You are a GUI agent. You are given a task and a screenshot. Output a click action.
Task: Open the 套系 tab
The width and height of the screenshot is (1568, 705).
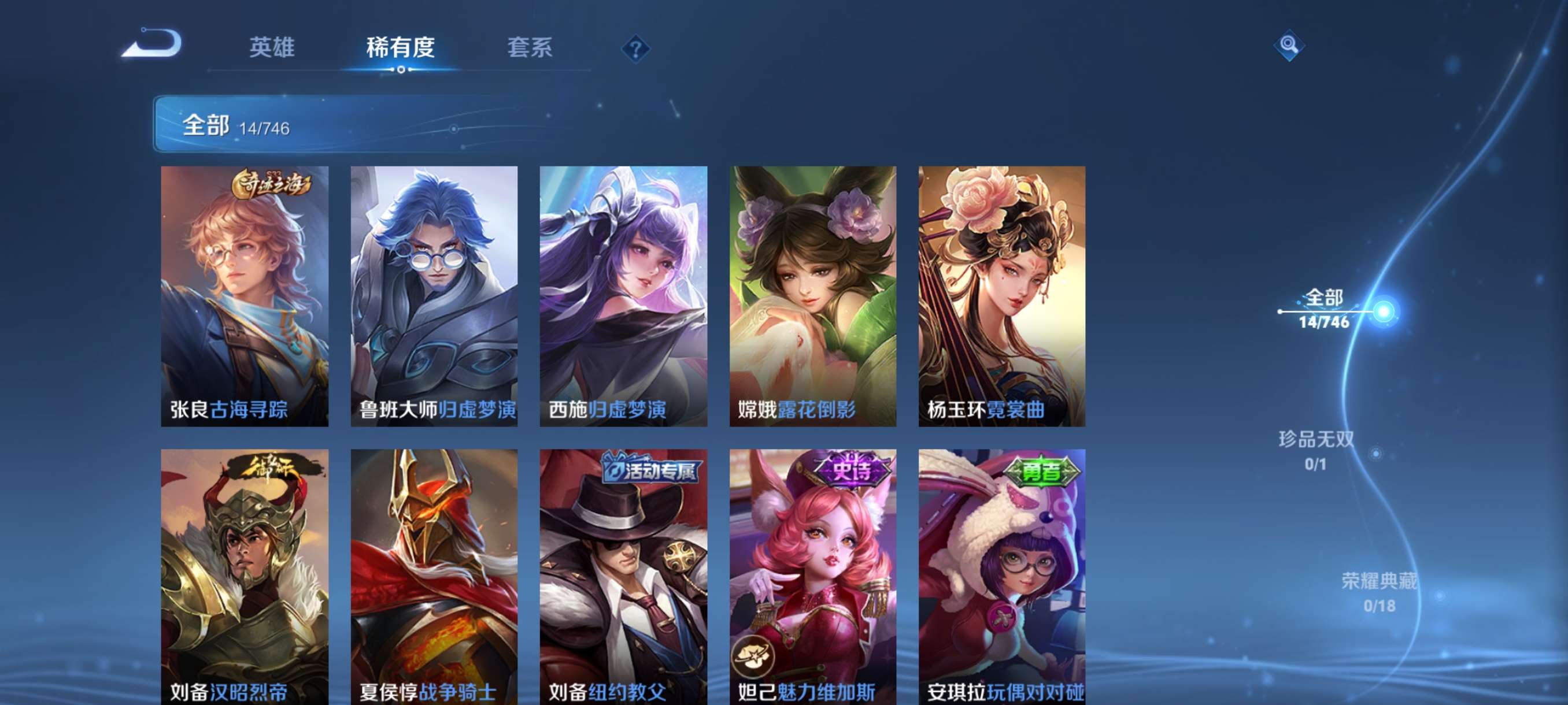(531, 49)
